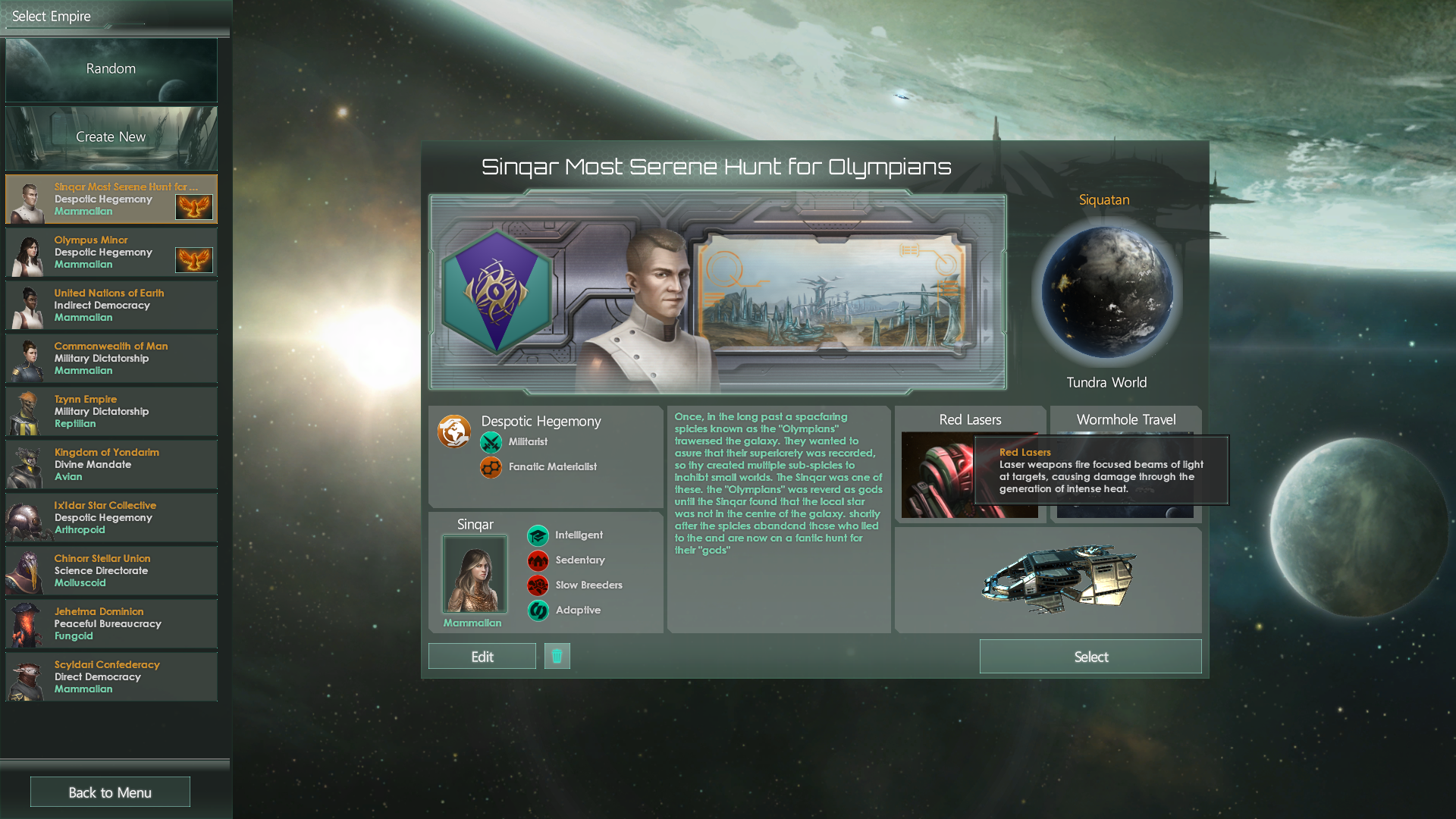Screen dimensions: 1456x819
Task: Delete the empire with trash icon
Action: click(x=557, y=656)
